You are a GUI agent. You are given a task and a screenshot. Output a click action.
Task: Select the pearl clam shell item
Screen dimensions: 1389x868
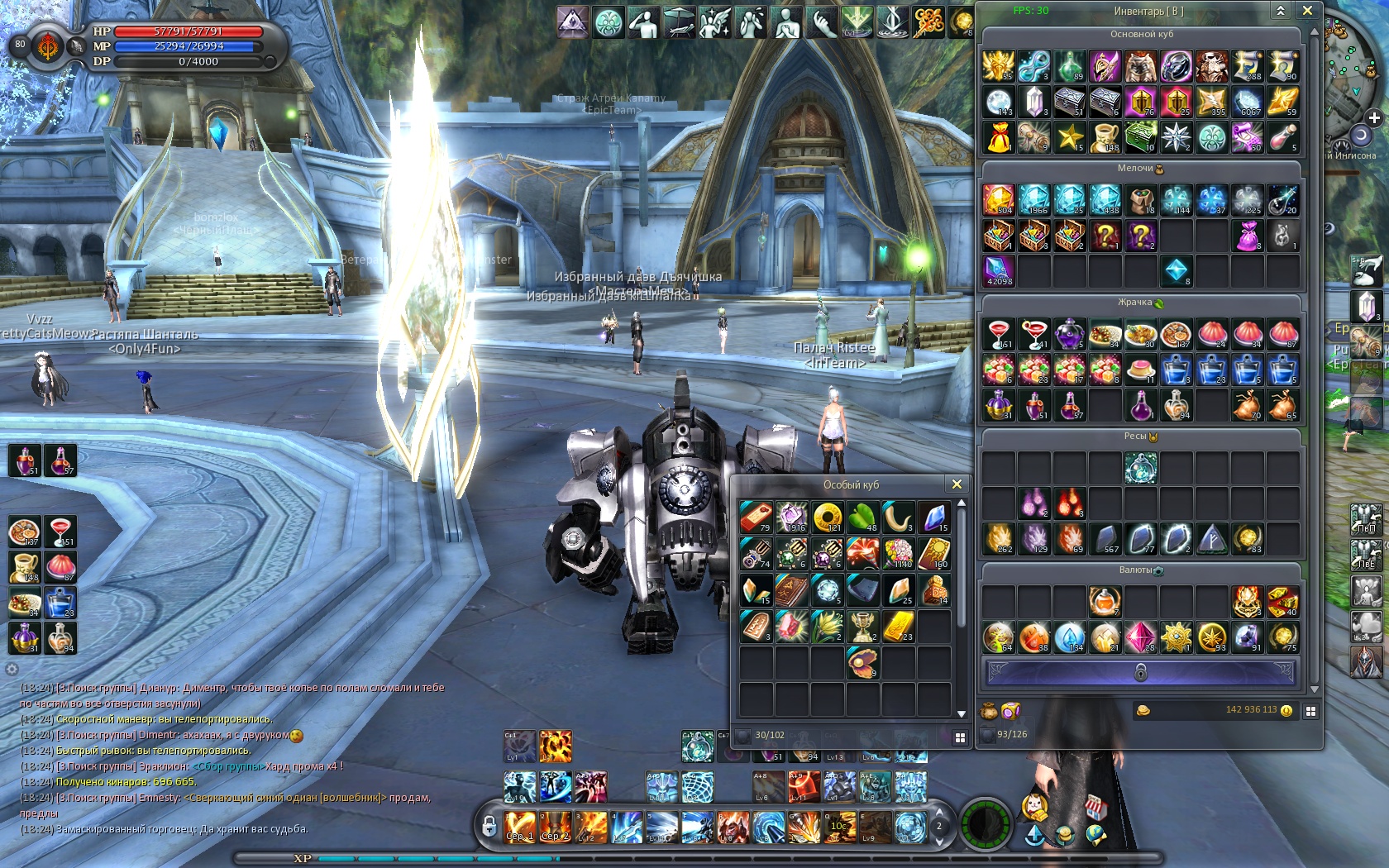(x=862, y=662)
